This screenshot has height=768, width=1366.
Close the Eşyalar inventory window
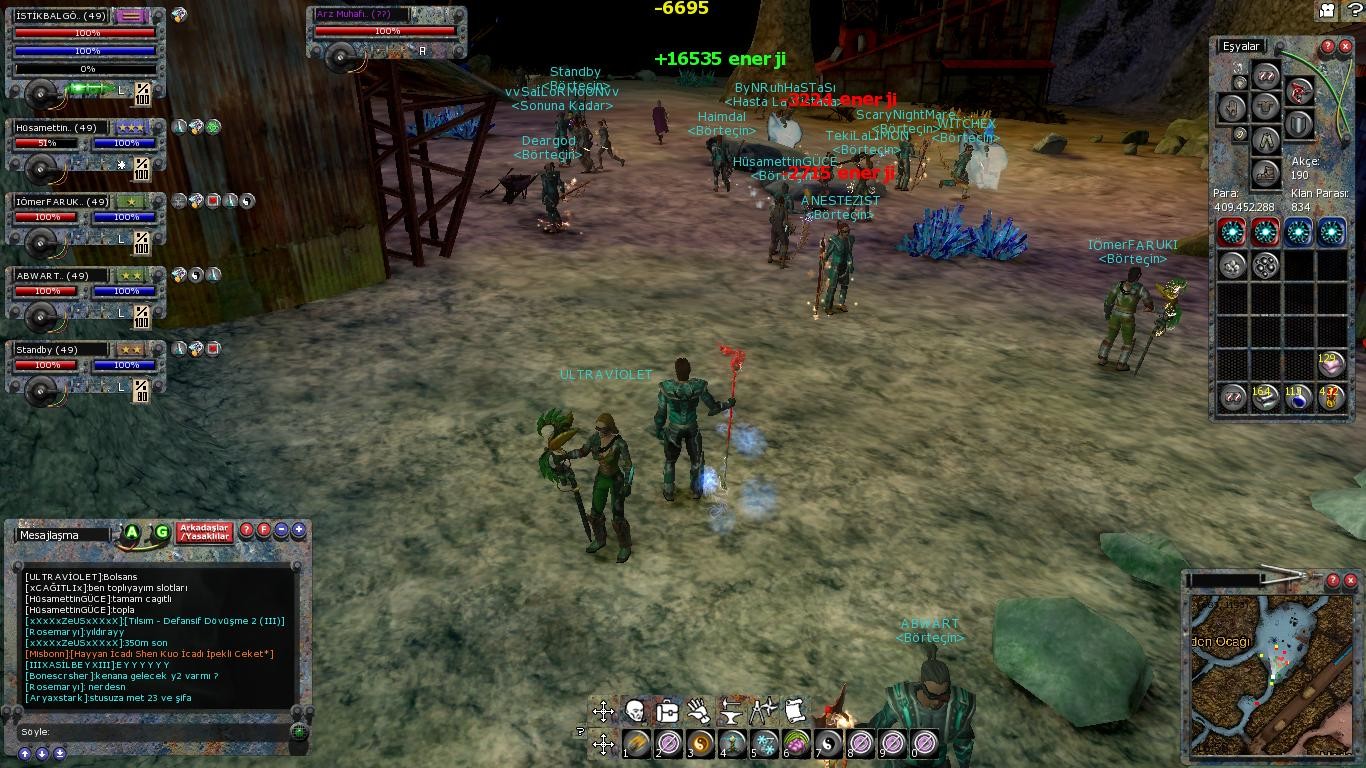click(x=1346, y=47)
